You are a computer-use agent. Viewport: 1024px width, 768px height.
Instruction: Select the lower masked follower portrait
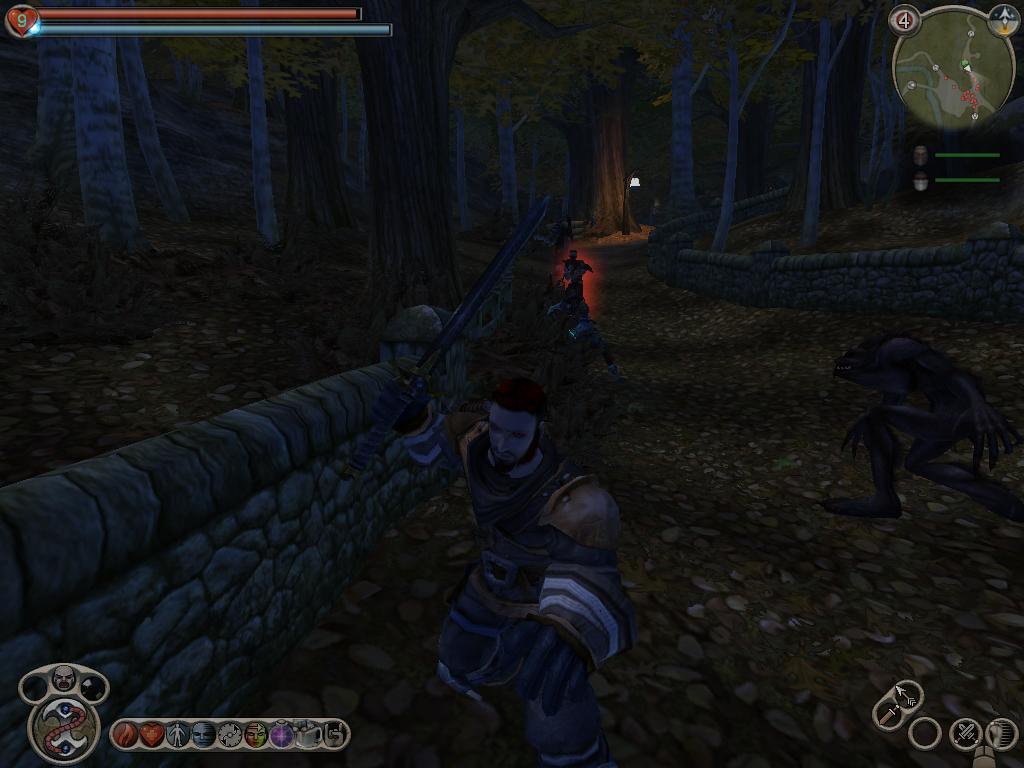click(x=921, y=180)
